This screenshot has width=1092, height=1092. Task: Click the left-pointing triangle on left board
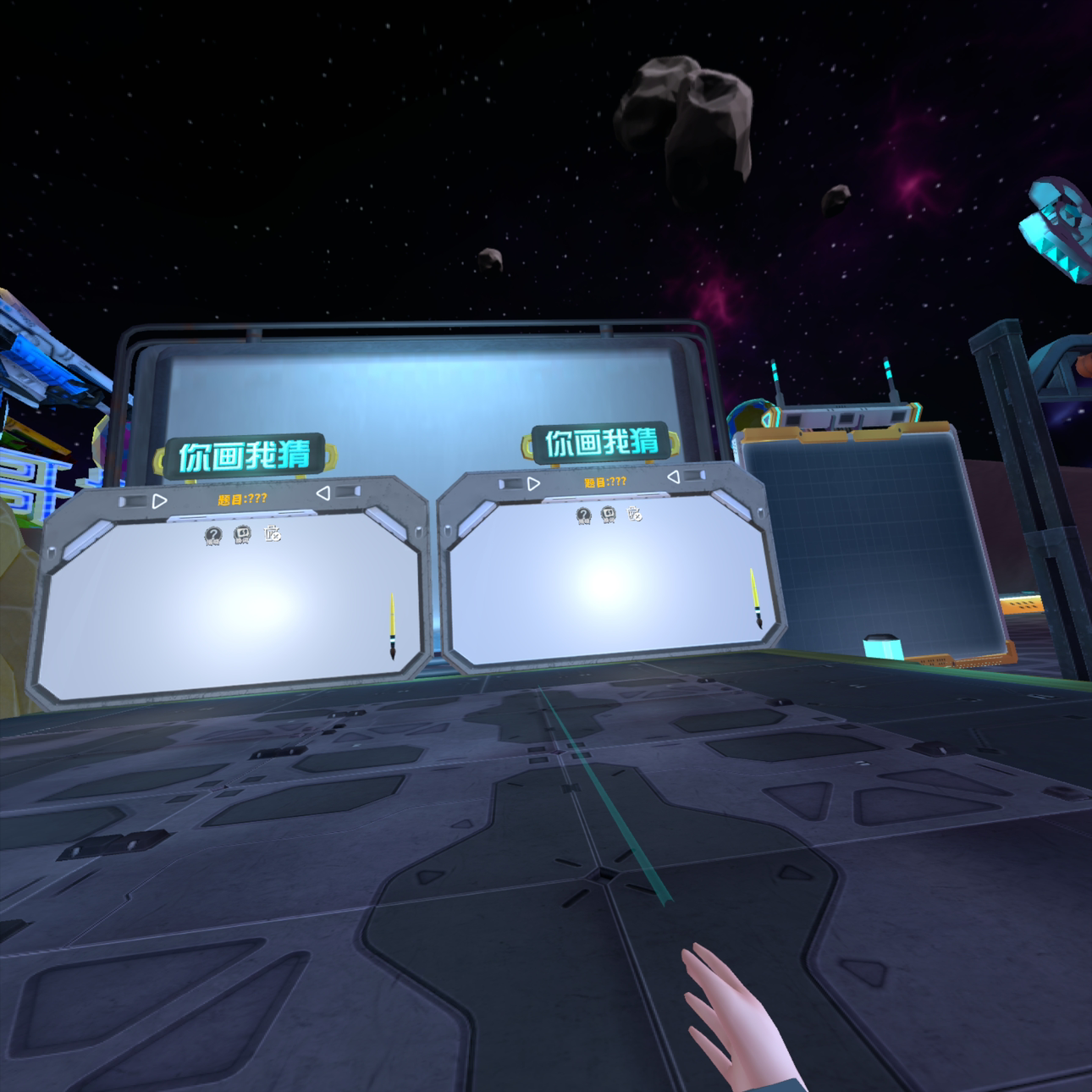pyautogui.click(x=323, y=493)
